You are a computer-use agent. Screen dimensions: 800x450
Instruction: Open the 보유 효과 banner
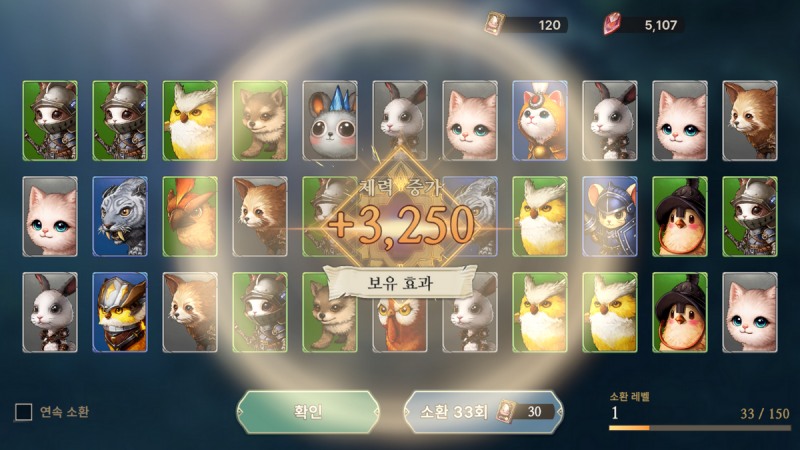tap(399, 281)
